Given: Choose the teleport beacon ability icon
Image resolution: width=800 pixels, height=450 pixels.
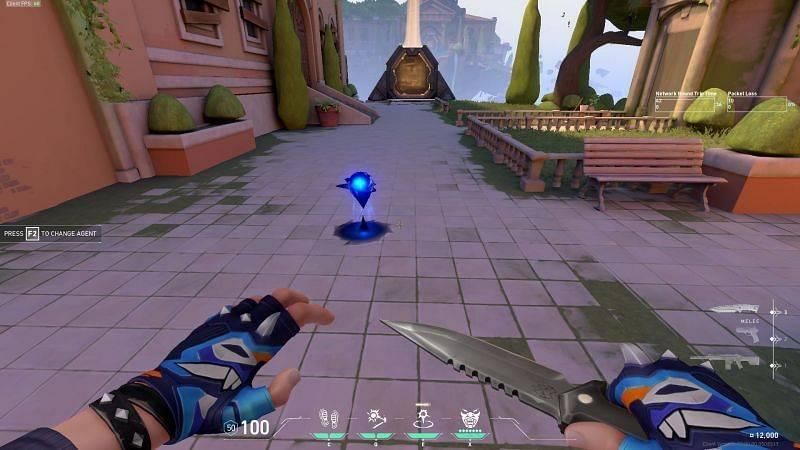Looking at the screenshot, I should (x=422, y=418).
